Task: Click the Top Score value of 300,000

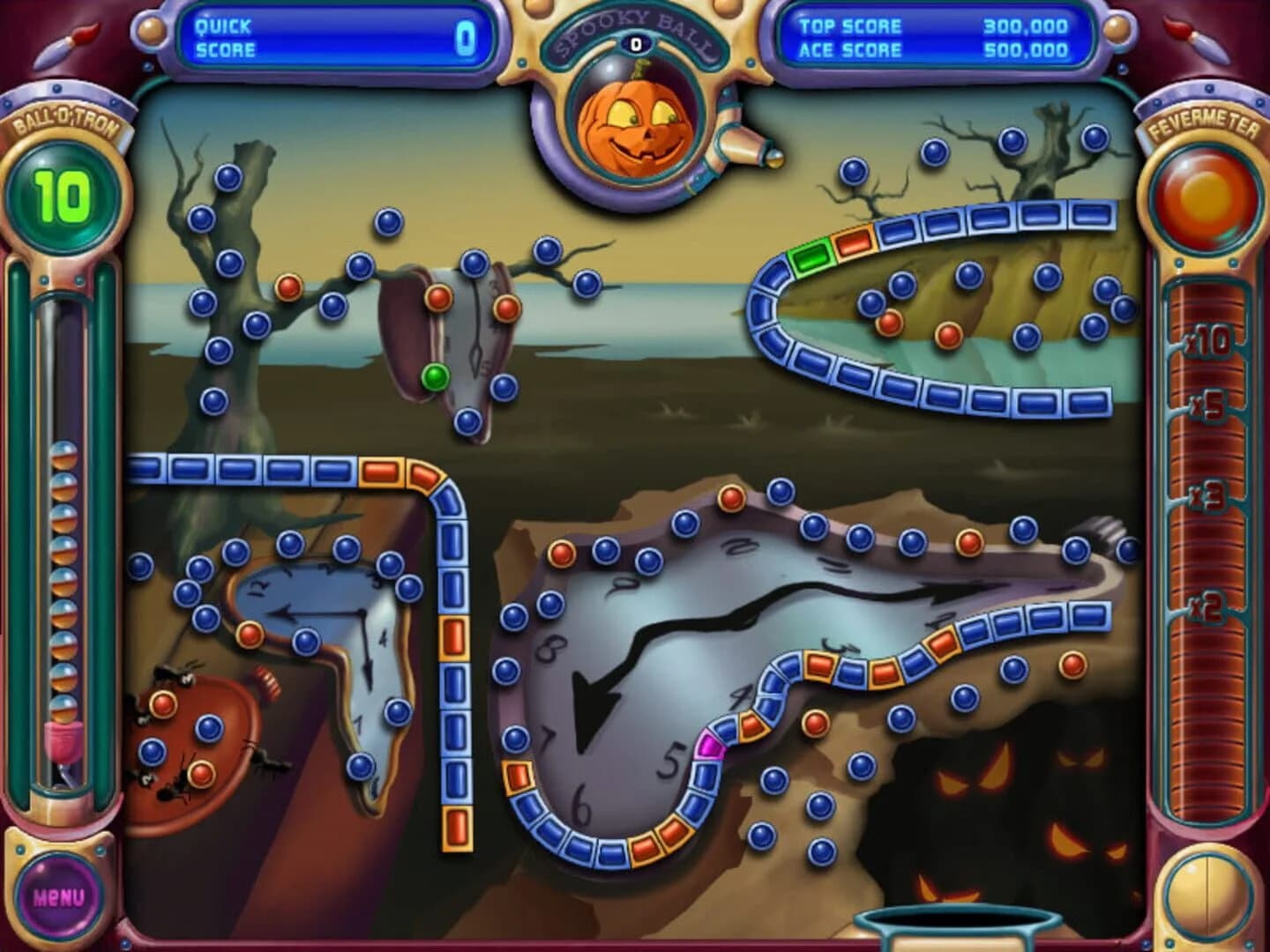Action: (x=1023, y=26)
